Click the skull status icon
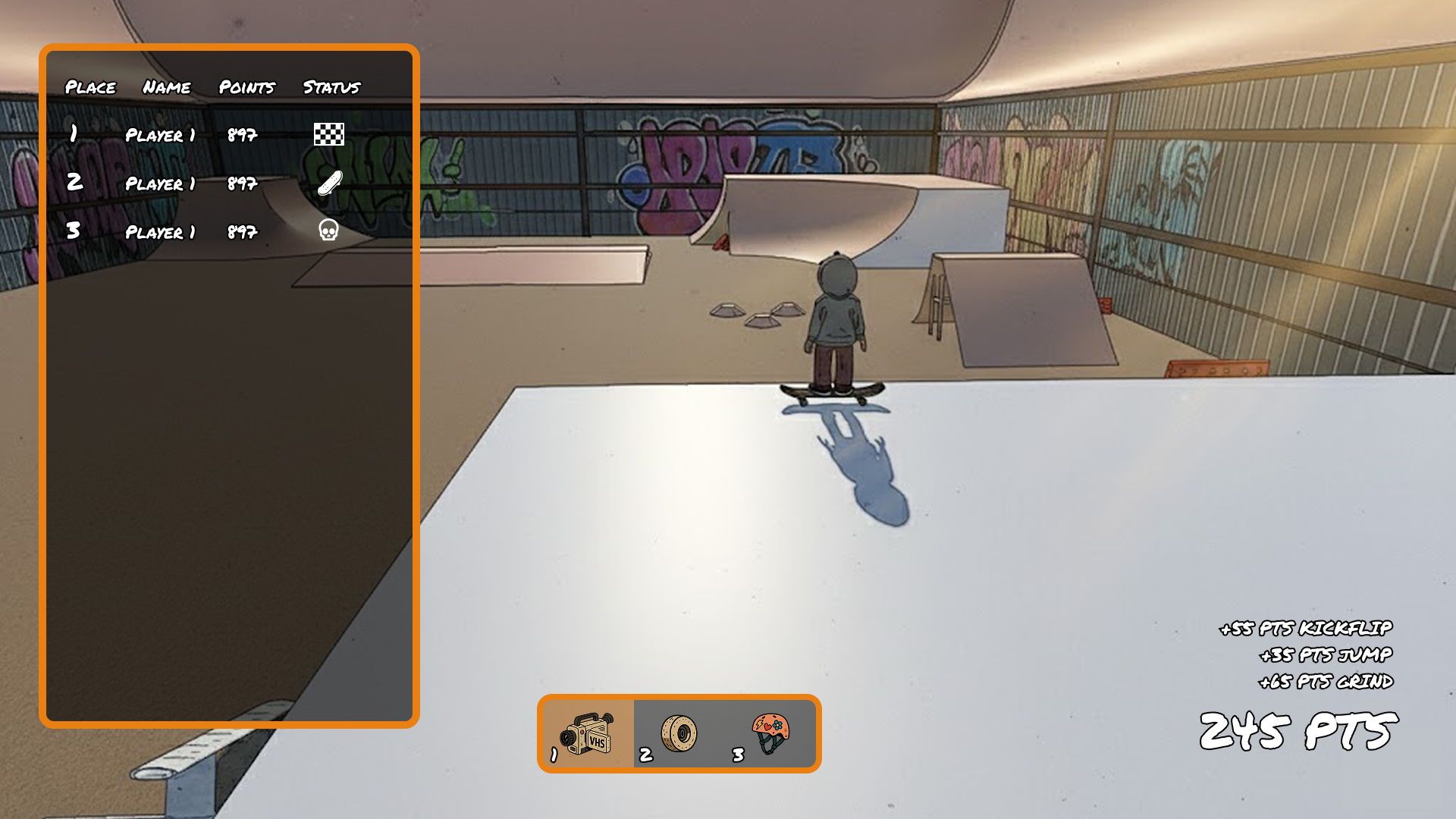 point(328,230)
